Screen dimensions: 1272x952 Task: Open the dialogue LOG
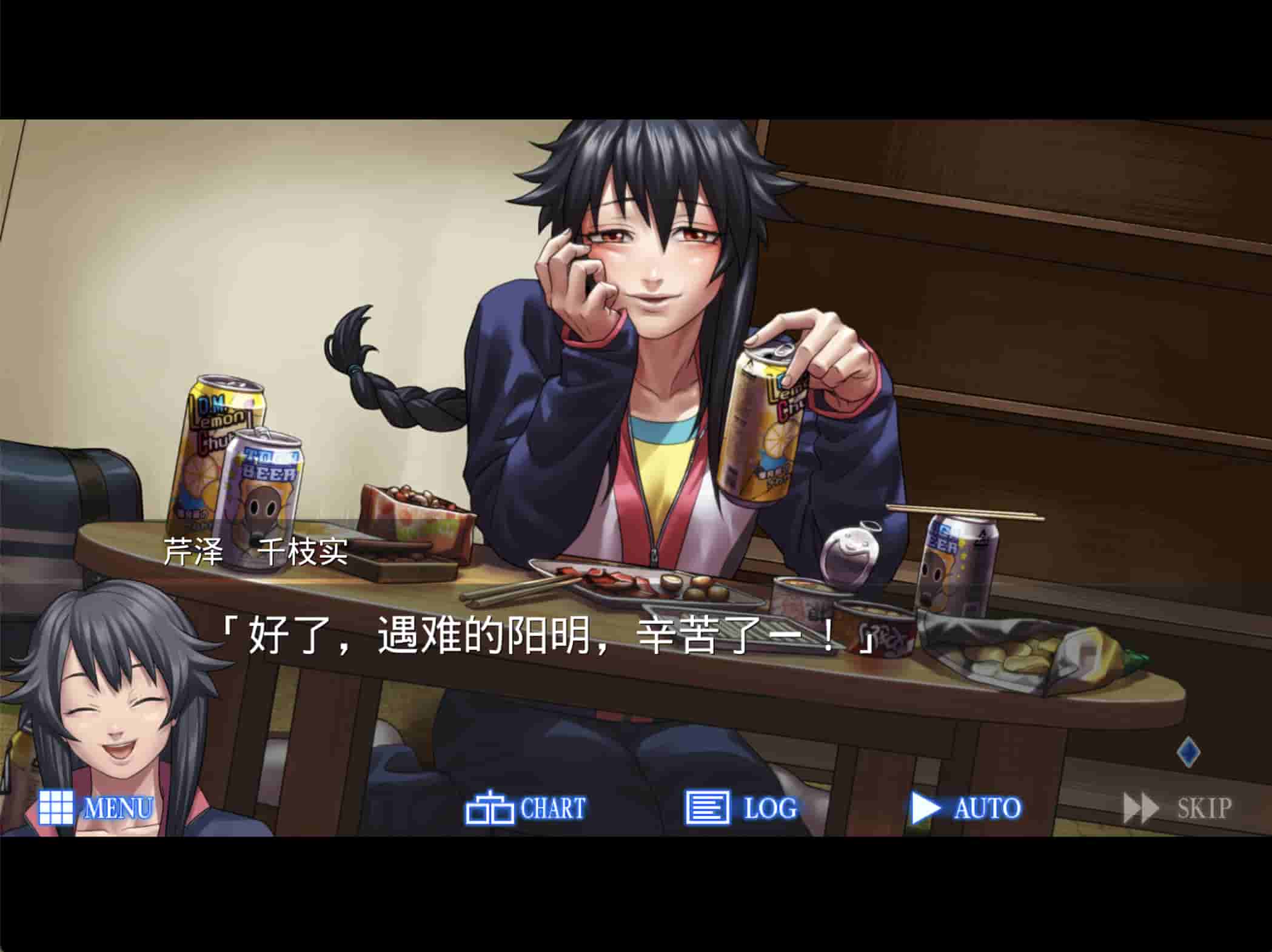coord(741,808)
